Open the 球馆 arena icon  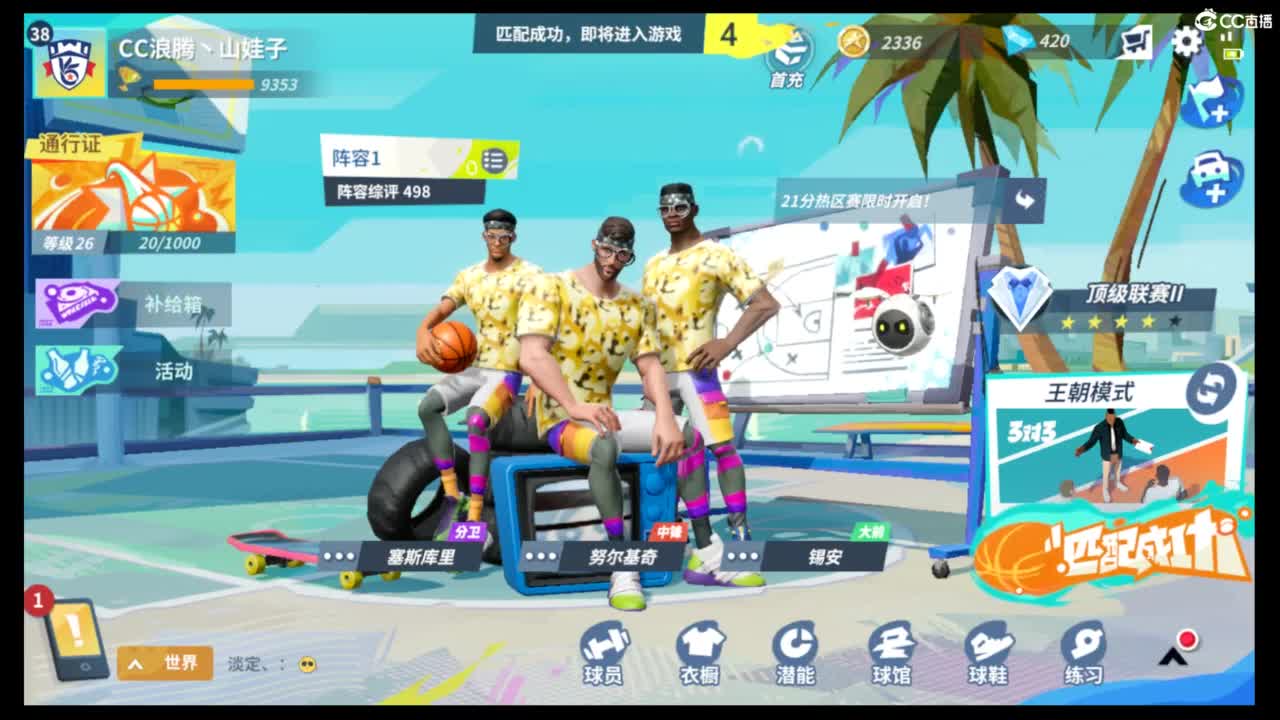tap(890, 648)
